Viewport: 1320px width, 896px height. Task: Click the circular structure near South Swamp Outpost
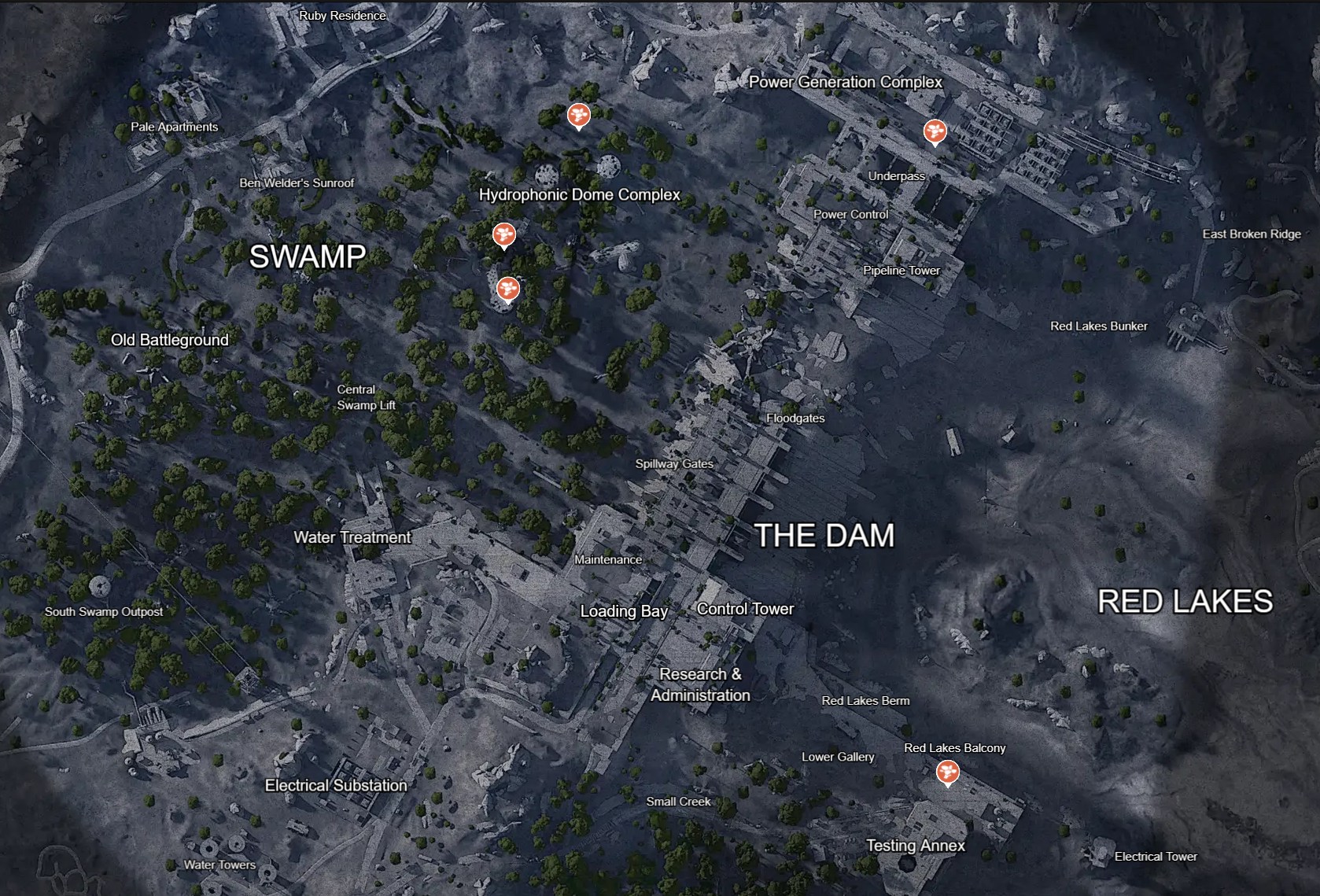point(98,588)
